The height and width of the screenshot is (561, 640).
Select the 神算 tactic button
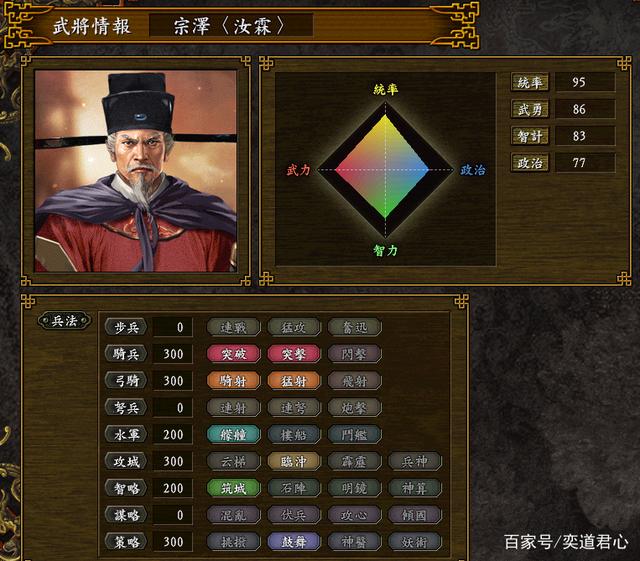(414, 489)
